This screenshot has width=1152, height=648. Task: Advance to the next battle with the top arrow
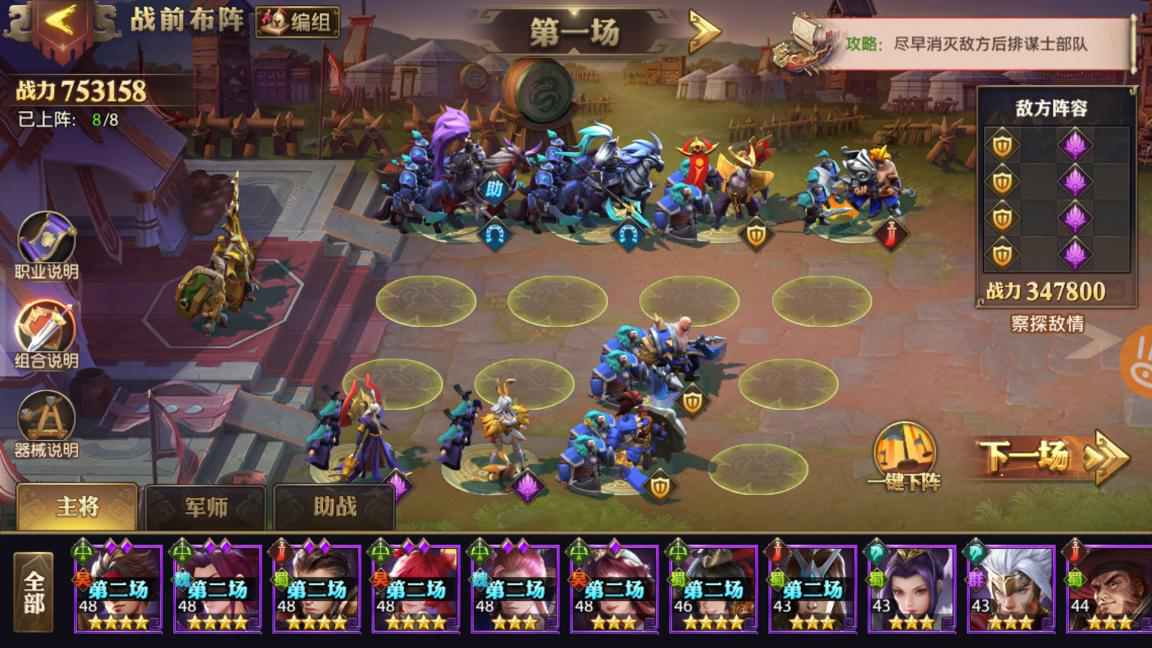704,32
